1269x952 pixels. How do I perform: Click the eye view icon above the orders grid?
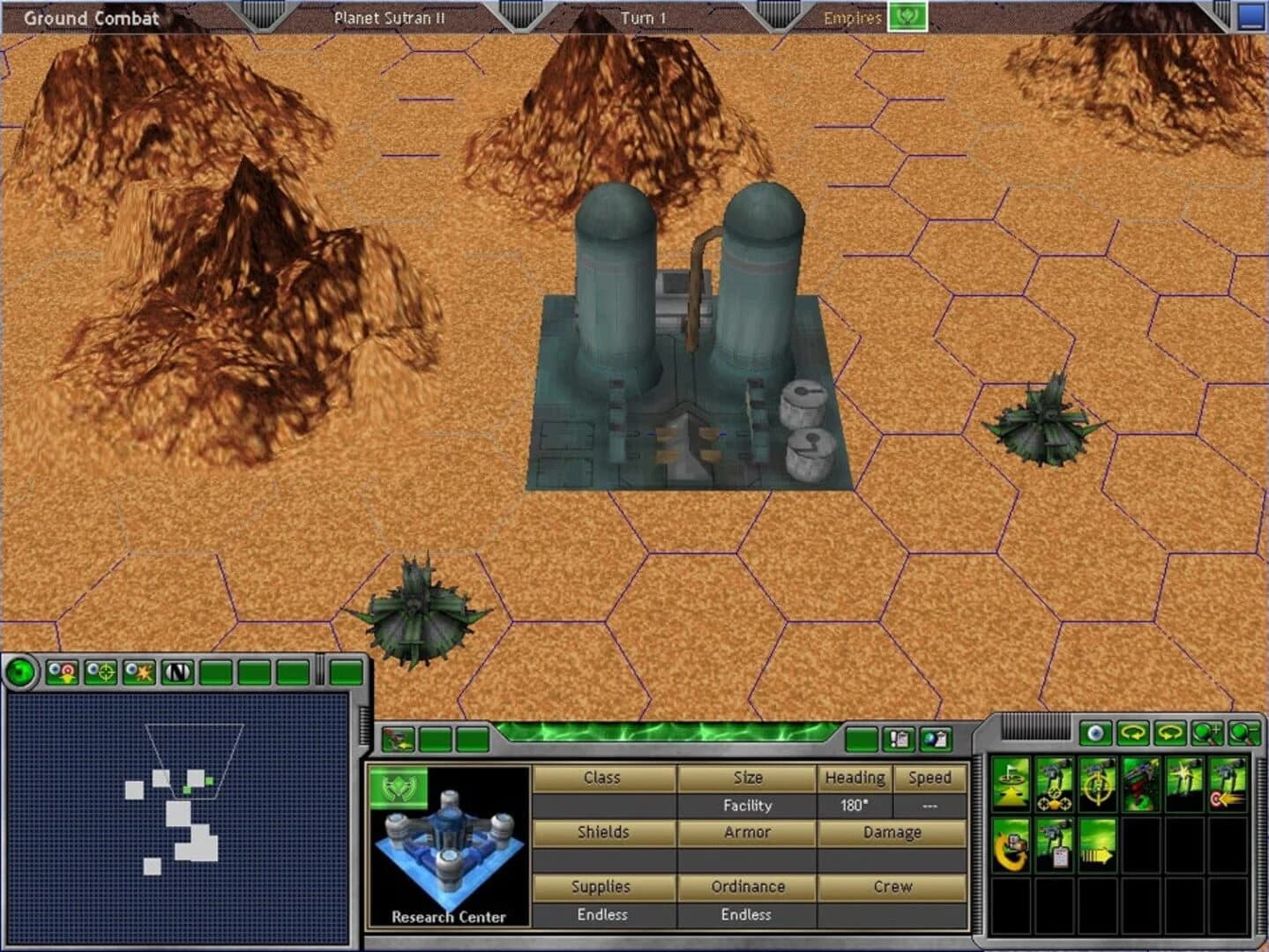click(1096, 733)
